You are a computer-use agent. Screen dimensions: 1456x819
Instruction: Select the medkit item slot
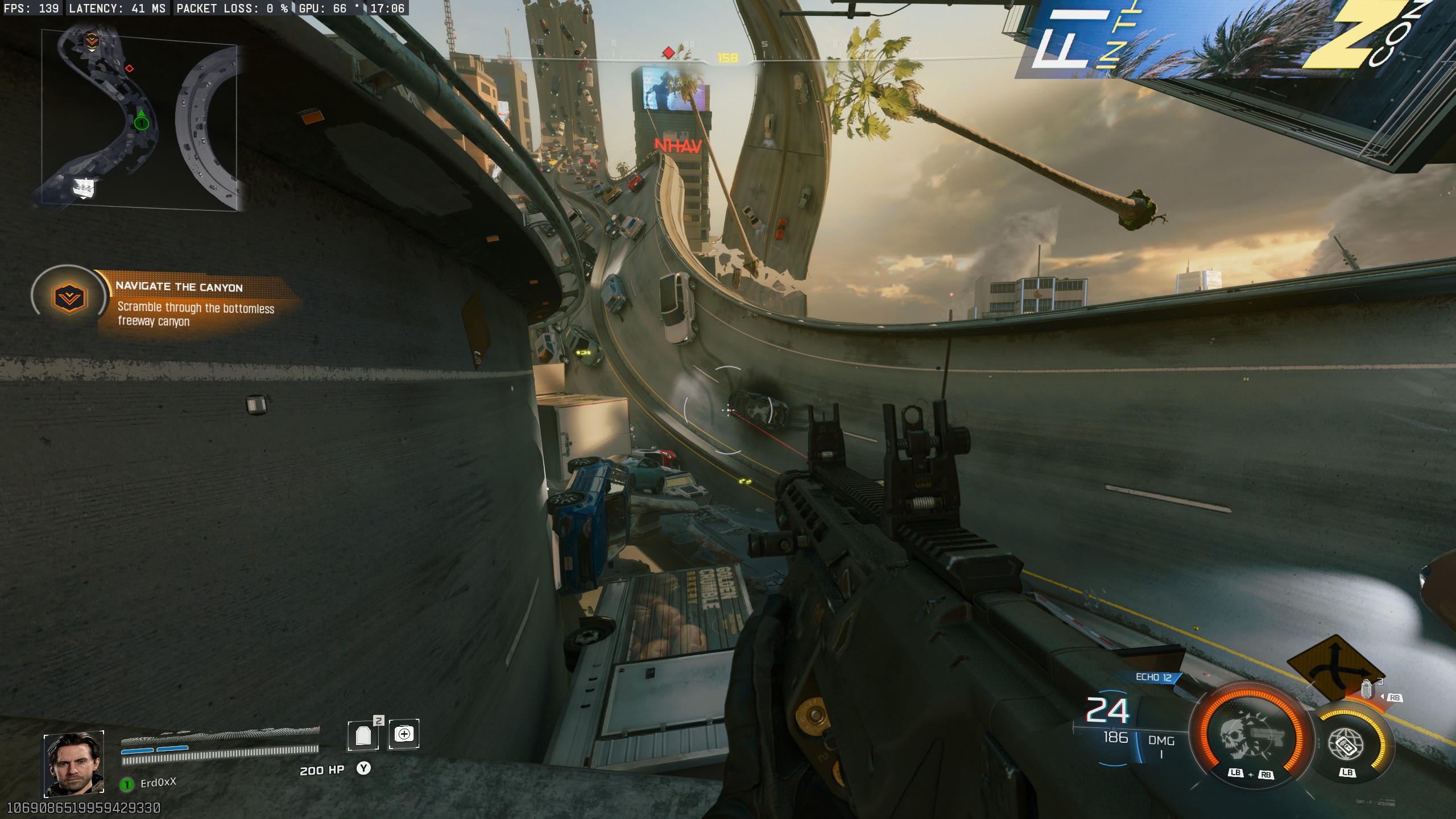click(404, 734)
